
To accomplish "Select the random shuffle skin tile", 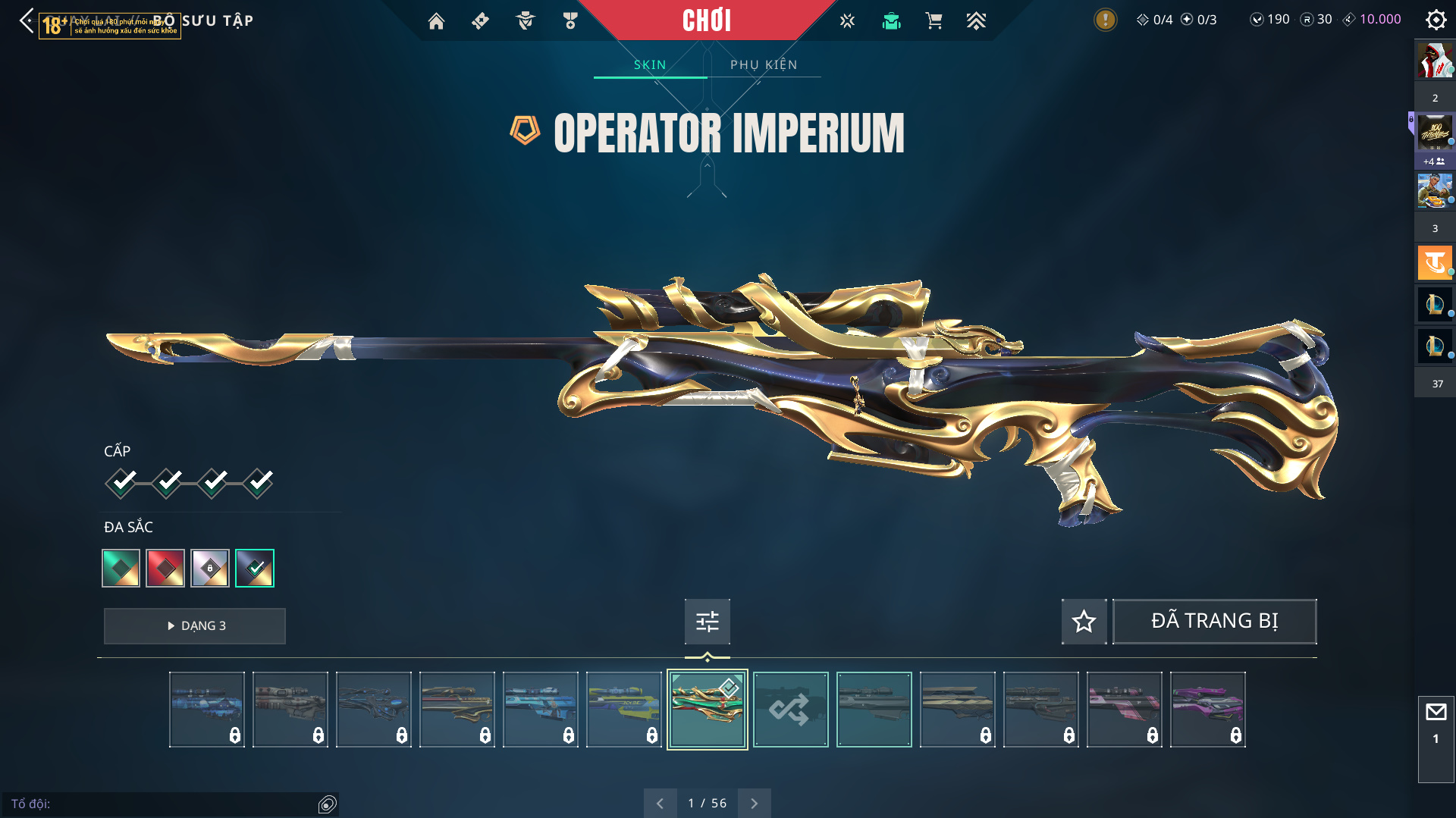I will coord(790,710).
